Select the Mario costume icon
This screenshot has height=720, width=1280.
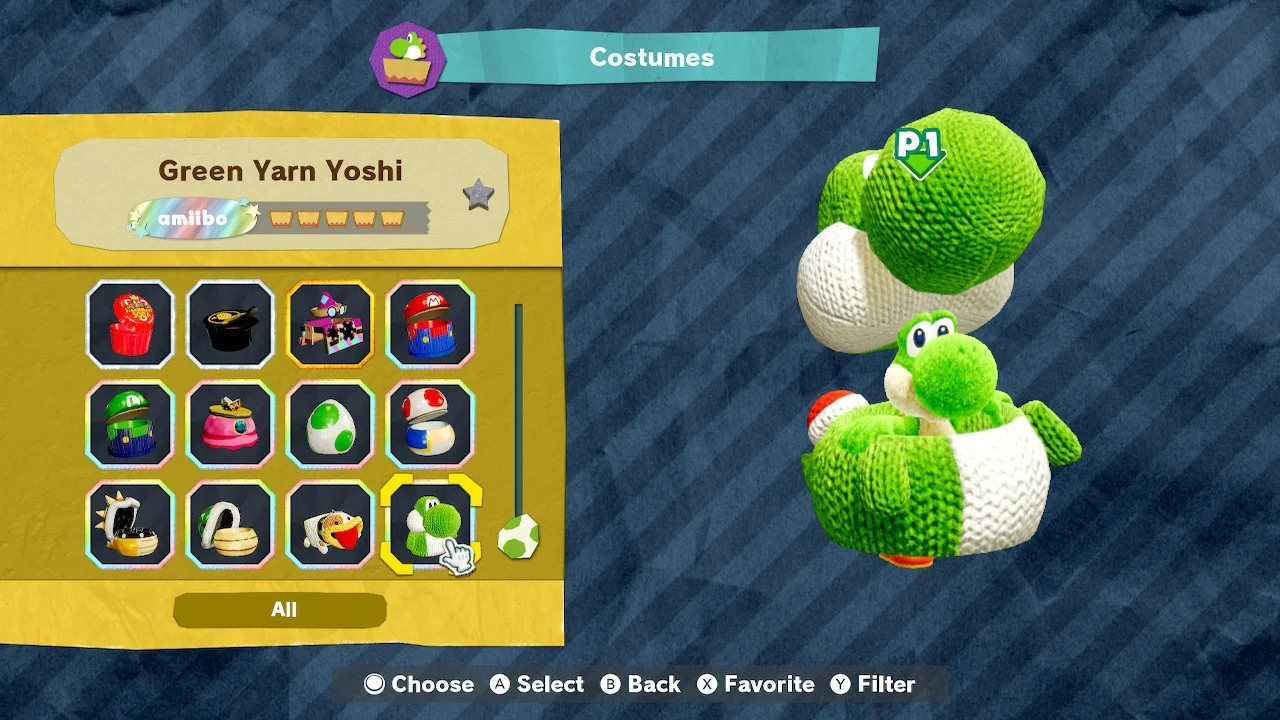click(430, 322)
